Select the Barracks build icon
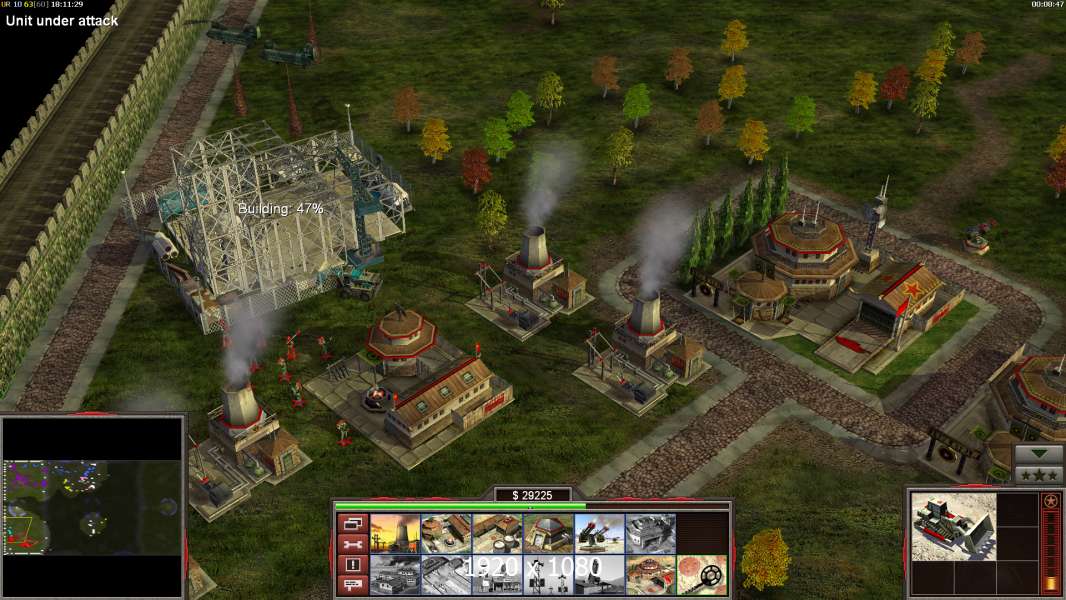The image size is (1066, 600). [446, 533]
